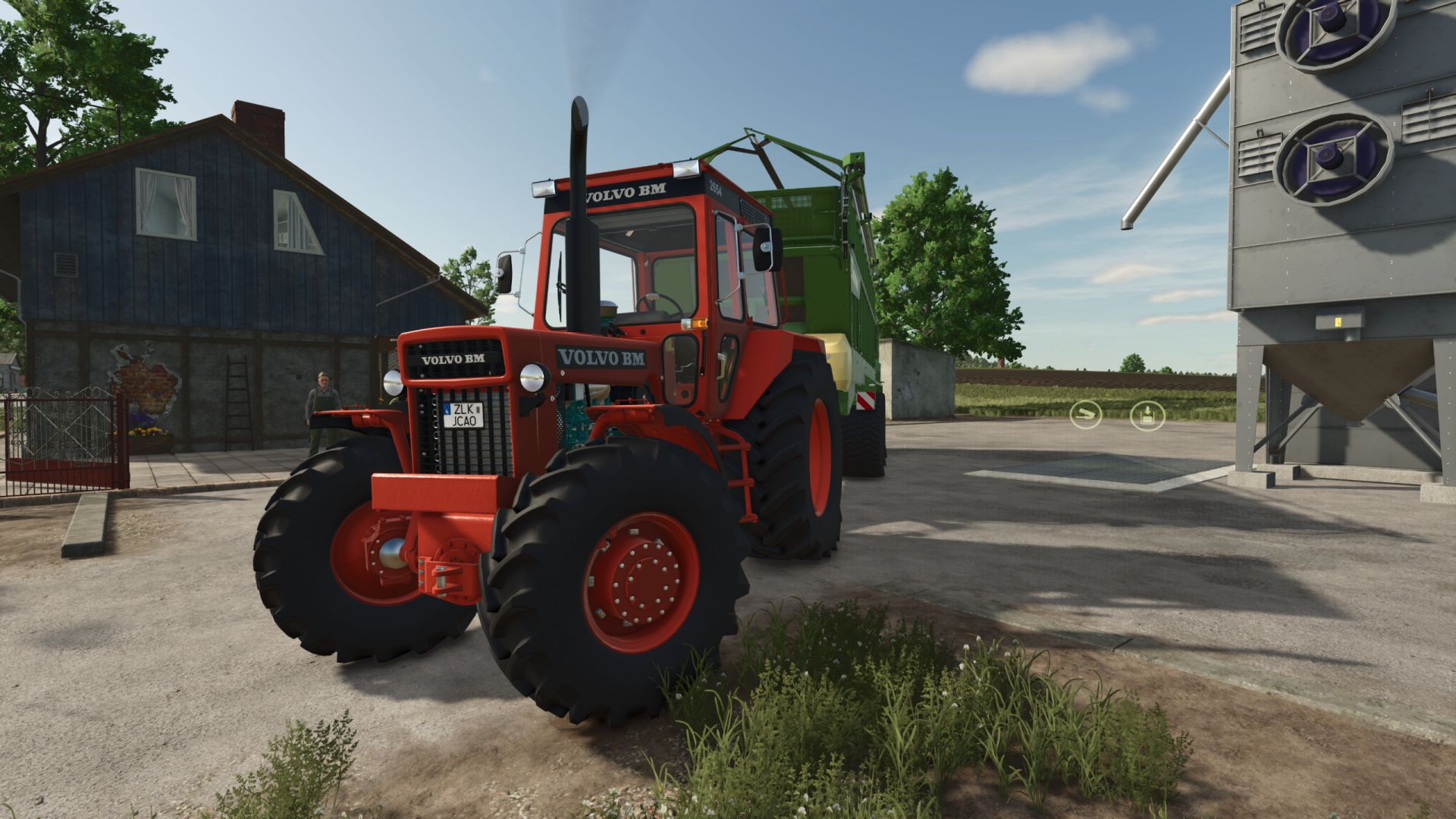Select the left side mirror of the tractor
This screenshot has width=1456, height=819.
(x=507, y=273)
